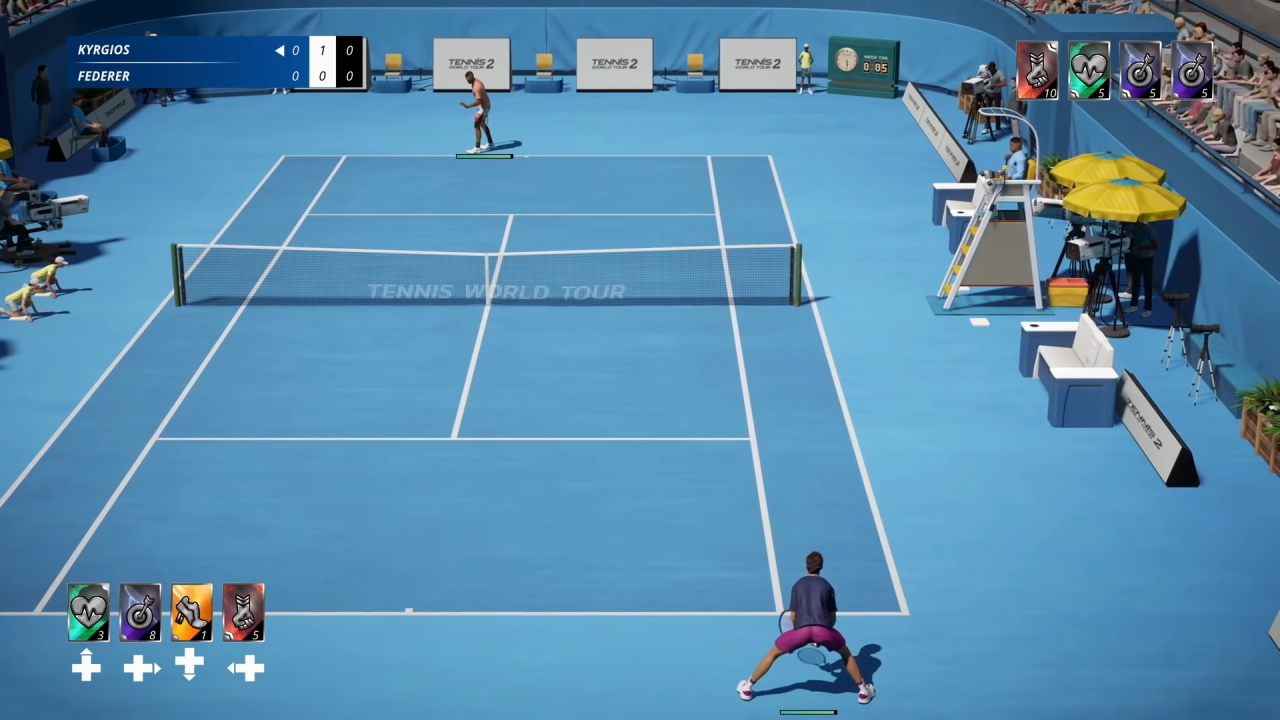Click the red fist card numbered 10
The width and height of the screenshot is (1280, 720).
pyautogui.click(x=1037, y=70)
